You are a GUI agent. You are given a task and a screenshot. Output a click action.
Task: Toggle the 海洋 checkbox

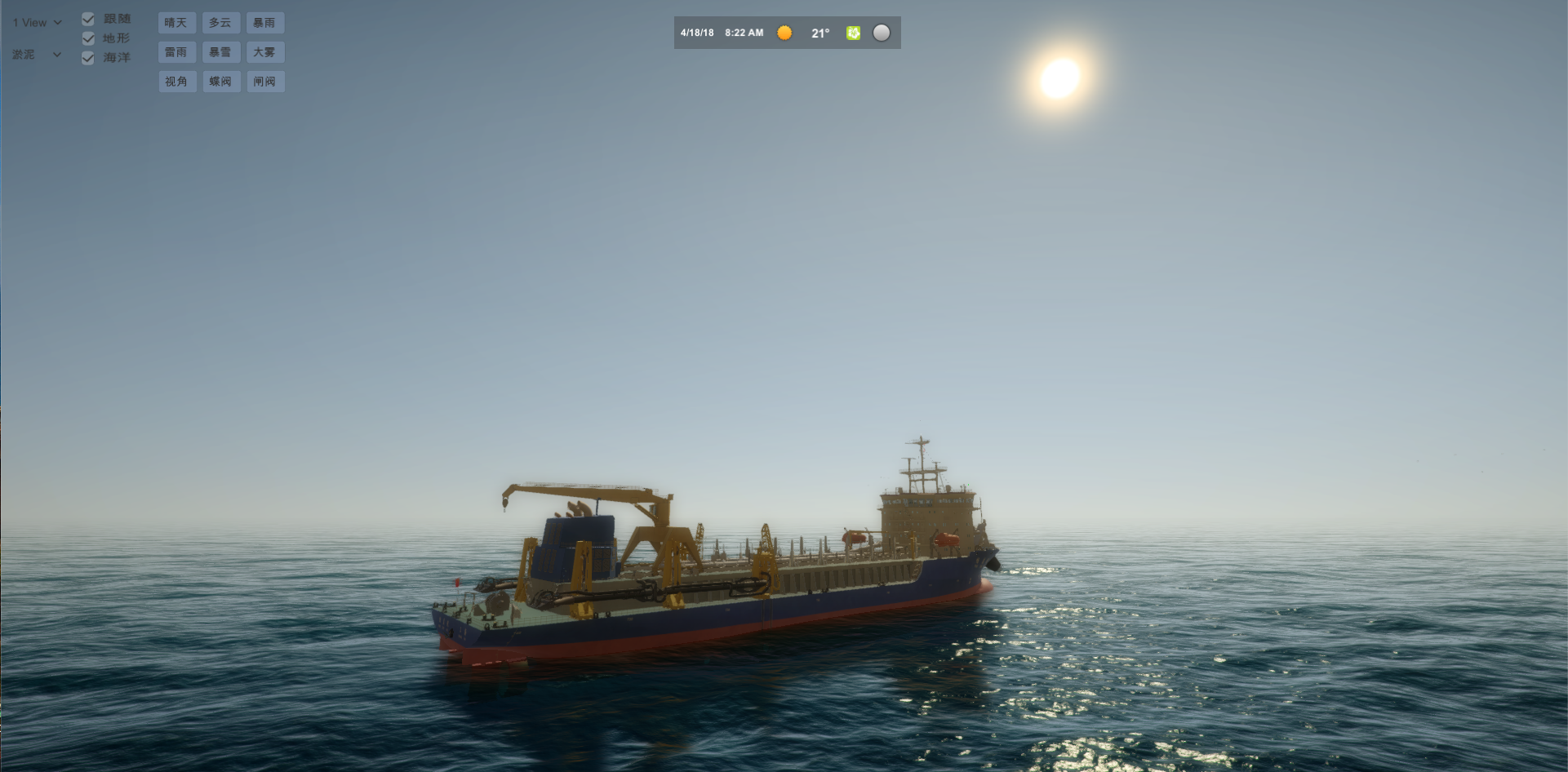point(88,58)
